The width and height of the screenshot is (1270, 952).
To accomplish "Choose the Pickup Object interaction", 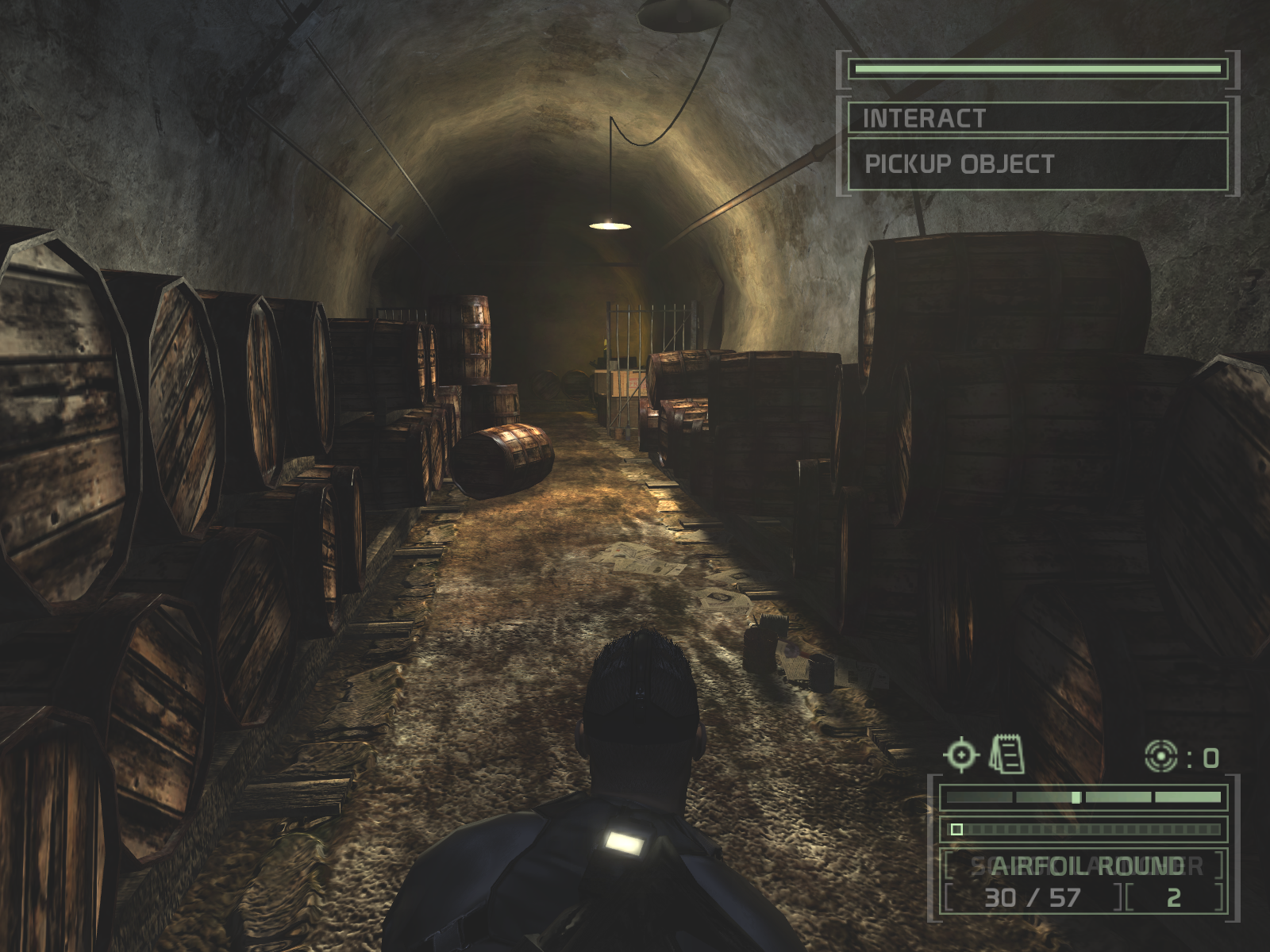I will tap(1037, 164).
